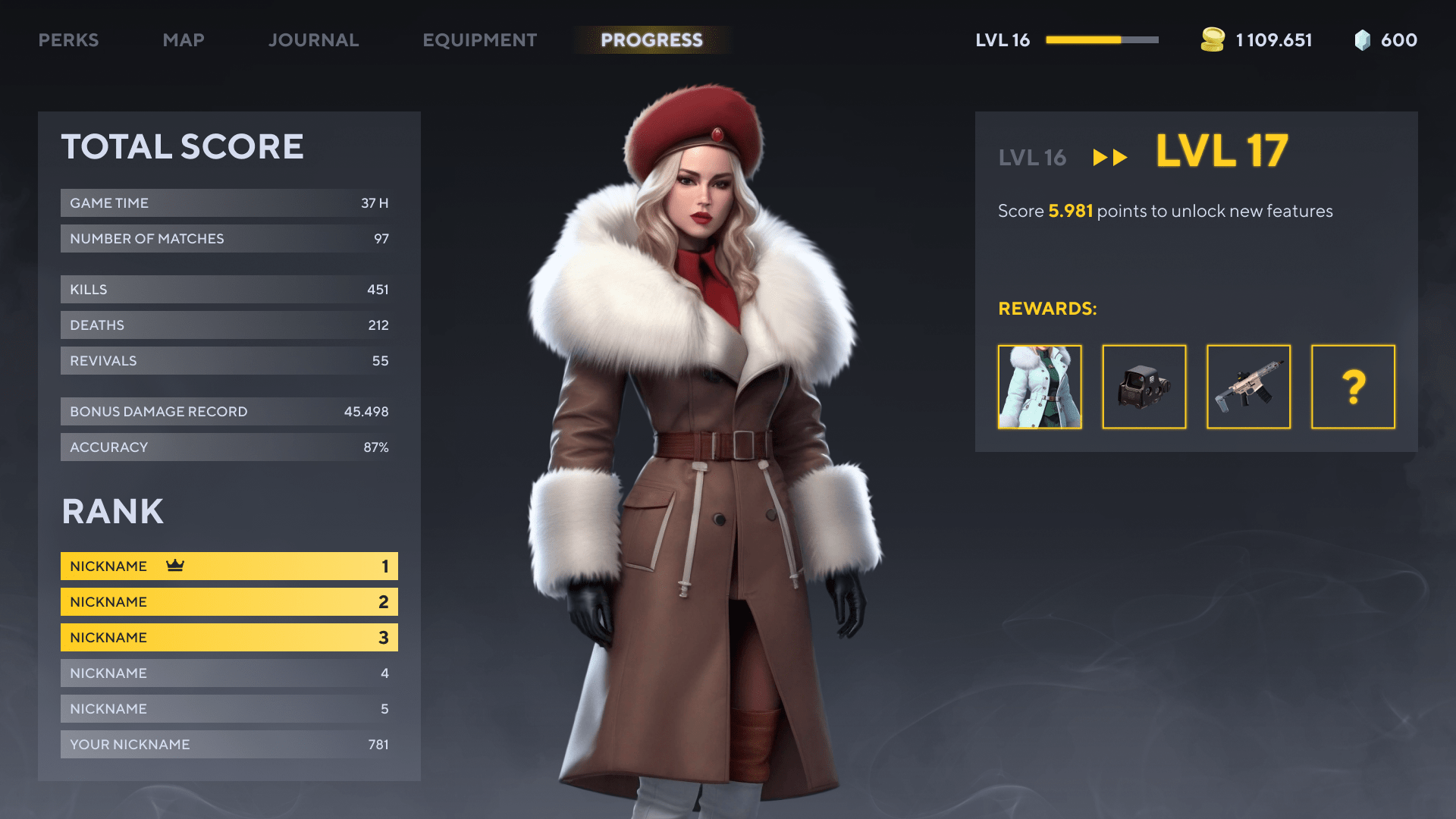Open the rank 5 nickname row

(229, 709)
